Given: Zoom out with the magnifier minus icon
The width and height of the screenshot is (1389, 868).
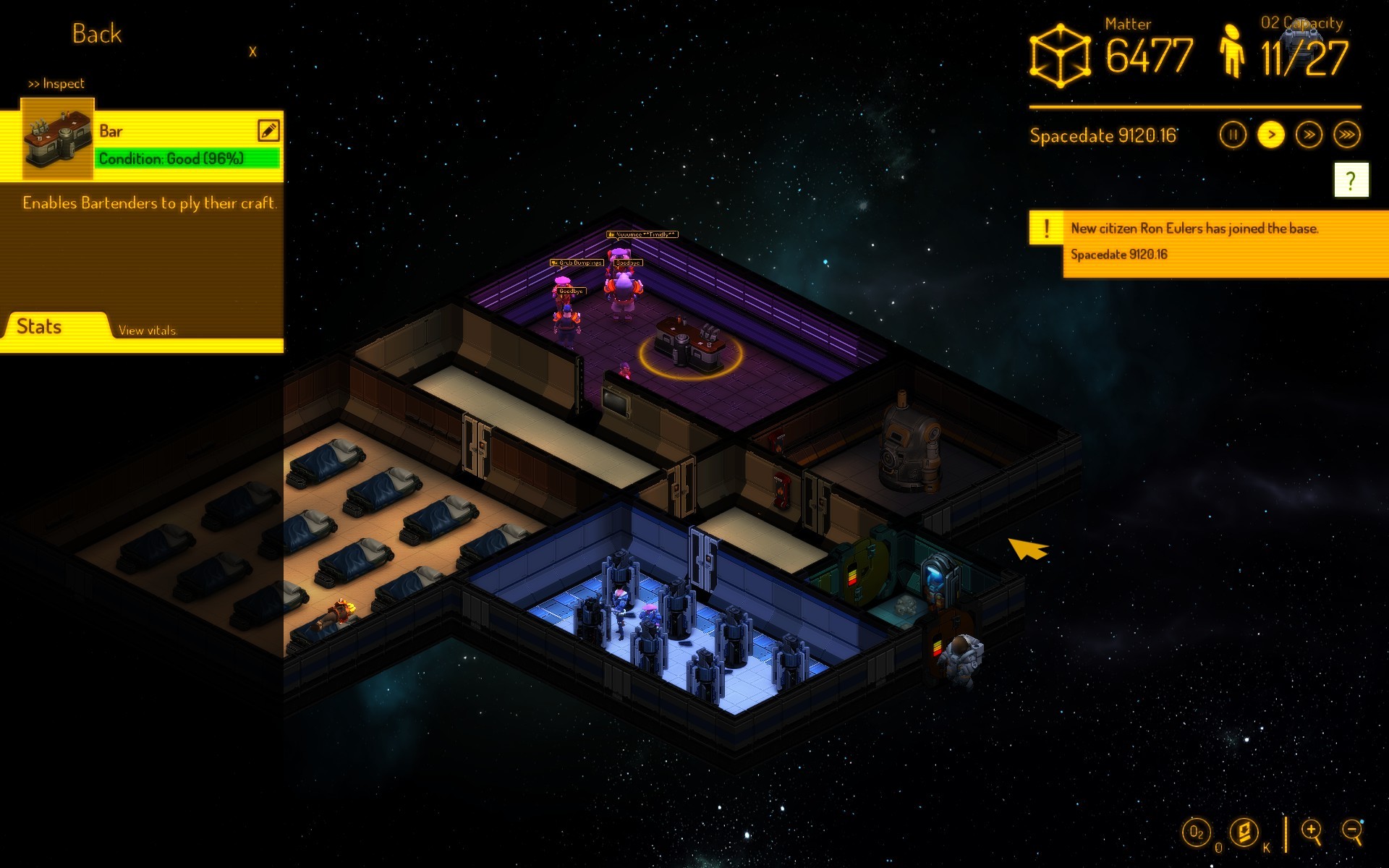Looking at the screenshot, I should [1351, 830].
